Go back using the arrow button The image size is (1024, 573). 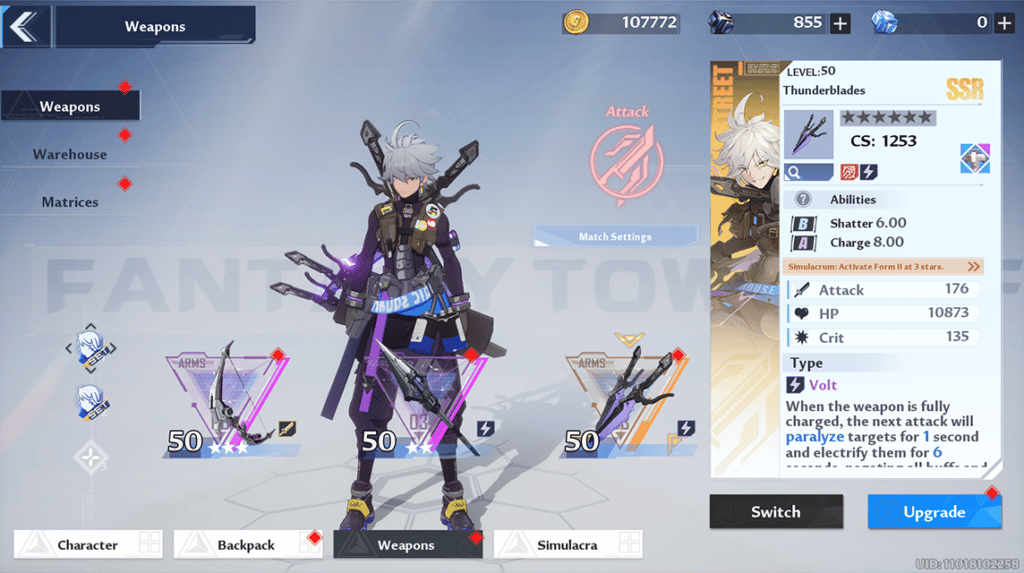point(24,26)
